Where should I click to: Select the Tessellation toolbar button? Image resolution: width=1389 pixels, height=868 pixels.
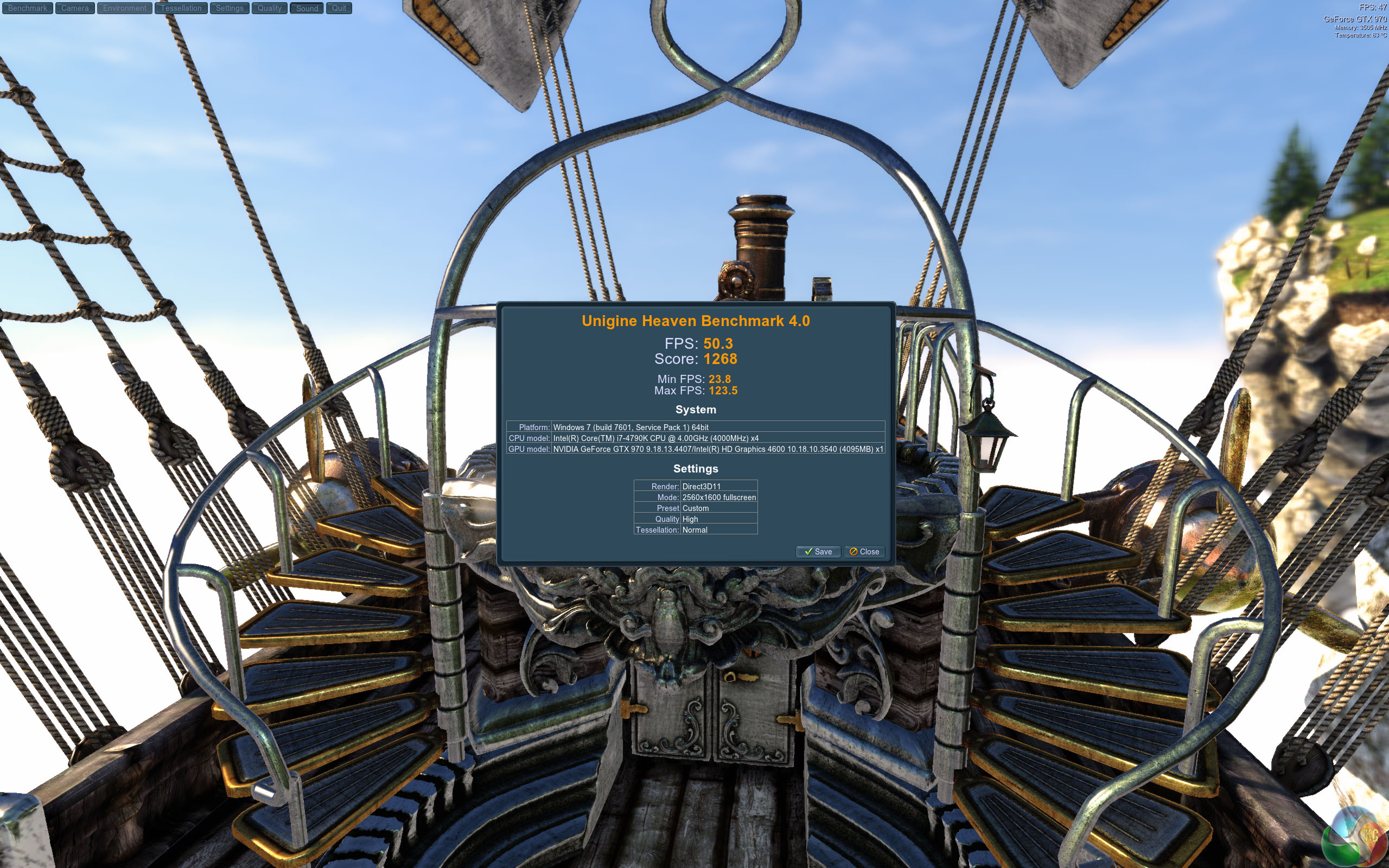click(181, 8)
